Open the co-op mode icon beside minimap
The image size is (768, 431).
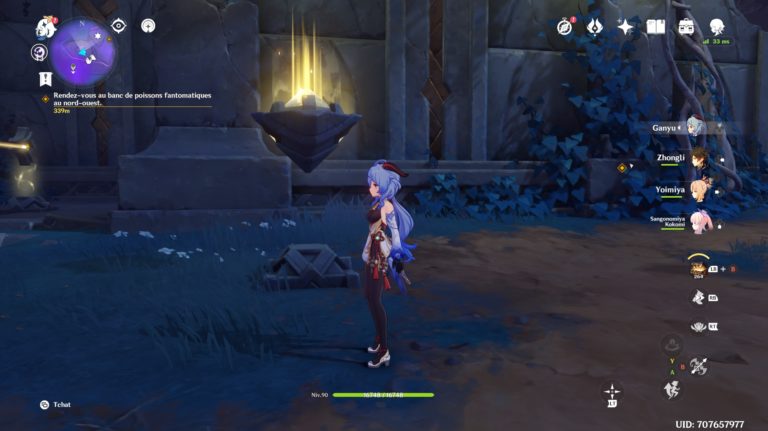point(40,52)
